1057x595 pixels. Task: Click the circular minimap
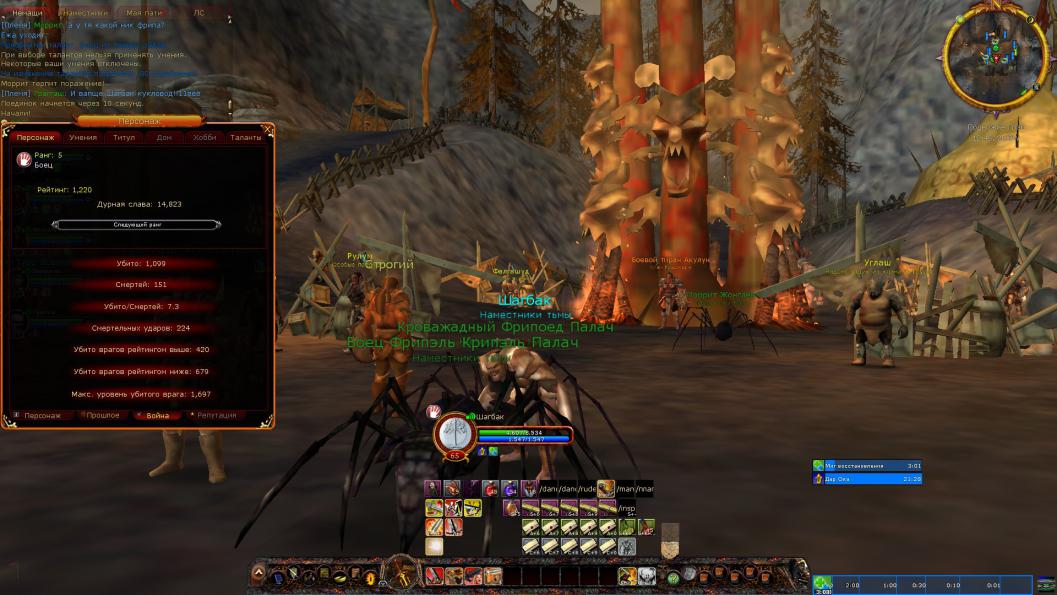[995, 59]
